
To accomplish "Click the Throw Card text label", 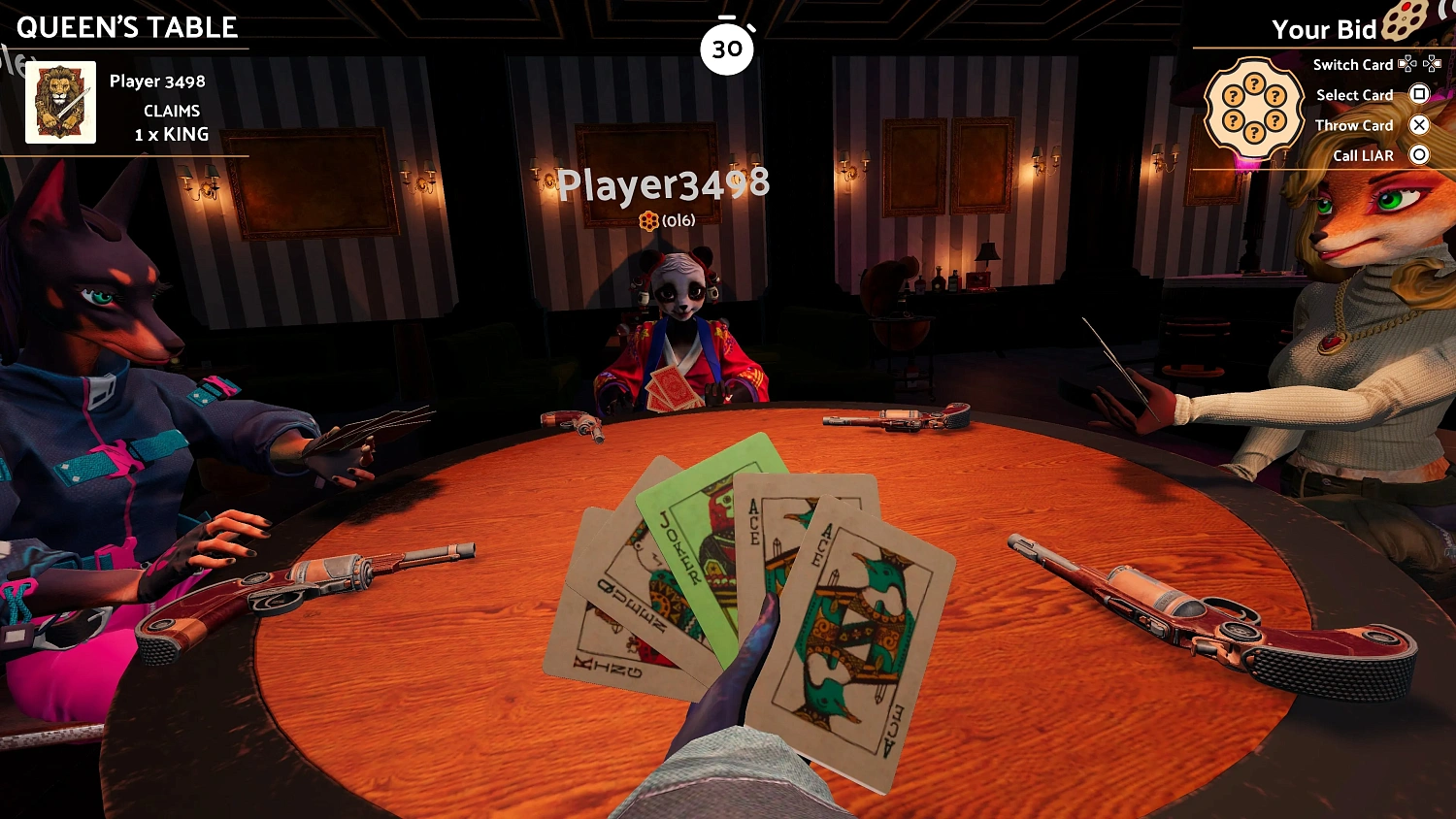I will tap(1354, 125).
